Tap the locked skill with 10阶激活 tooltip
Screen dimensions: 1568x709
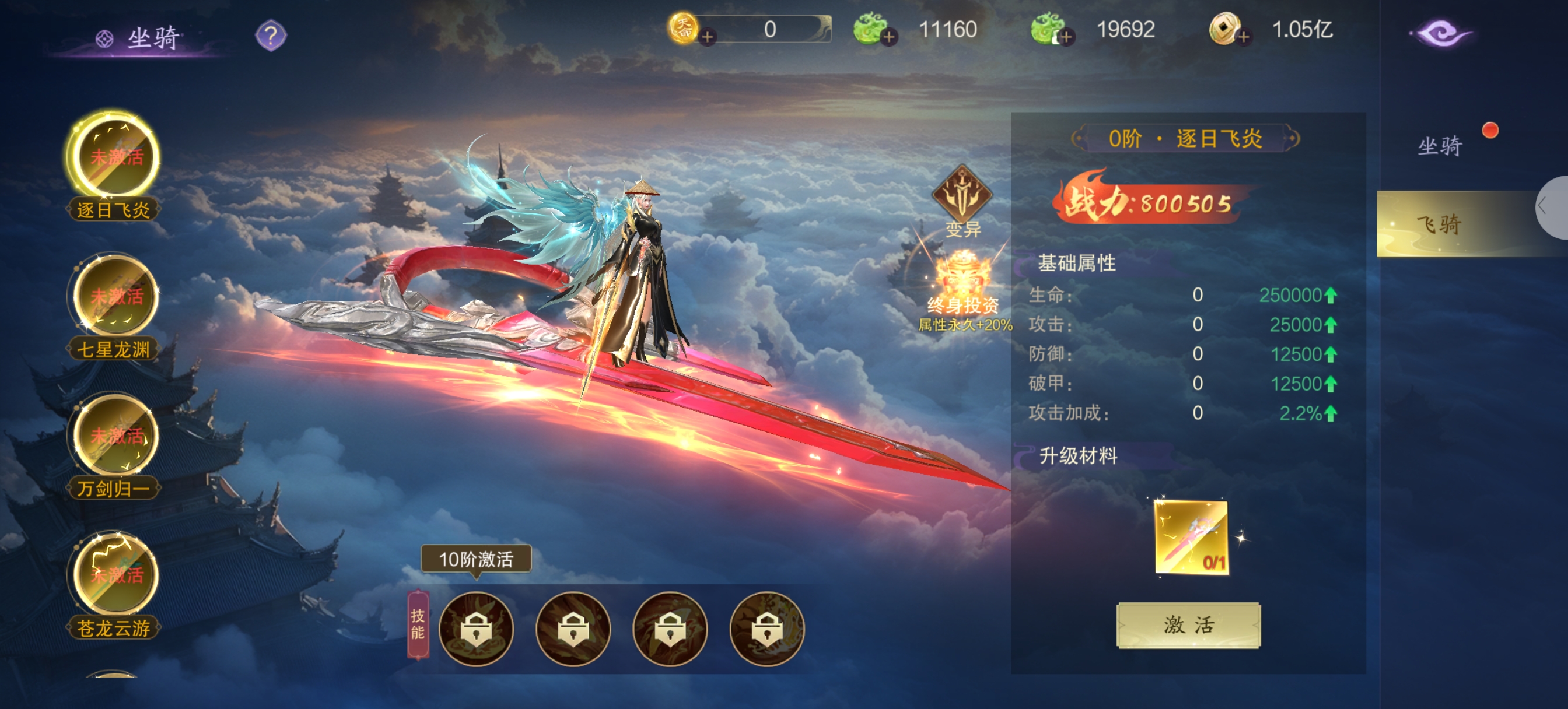click(475, 629)
